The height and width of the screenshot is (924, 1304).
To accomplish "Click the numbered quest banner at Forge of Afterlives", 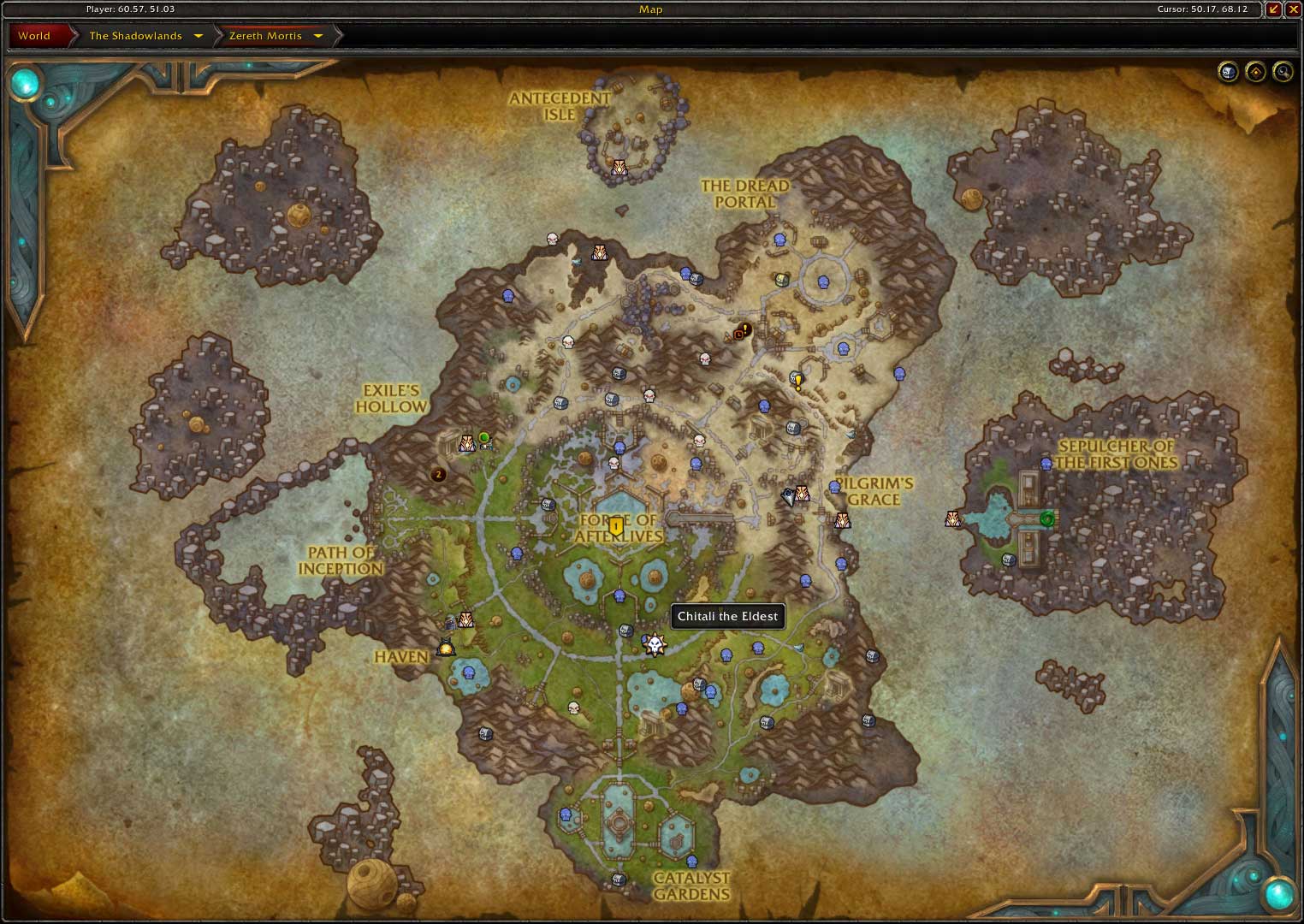I will pos(617,526).
